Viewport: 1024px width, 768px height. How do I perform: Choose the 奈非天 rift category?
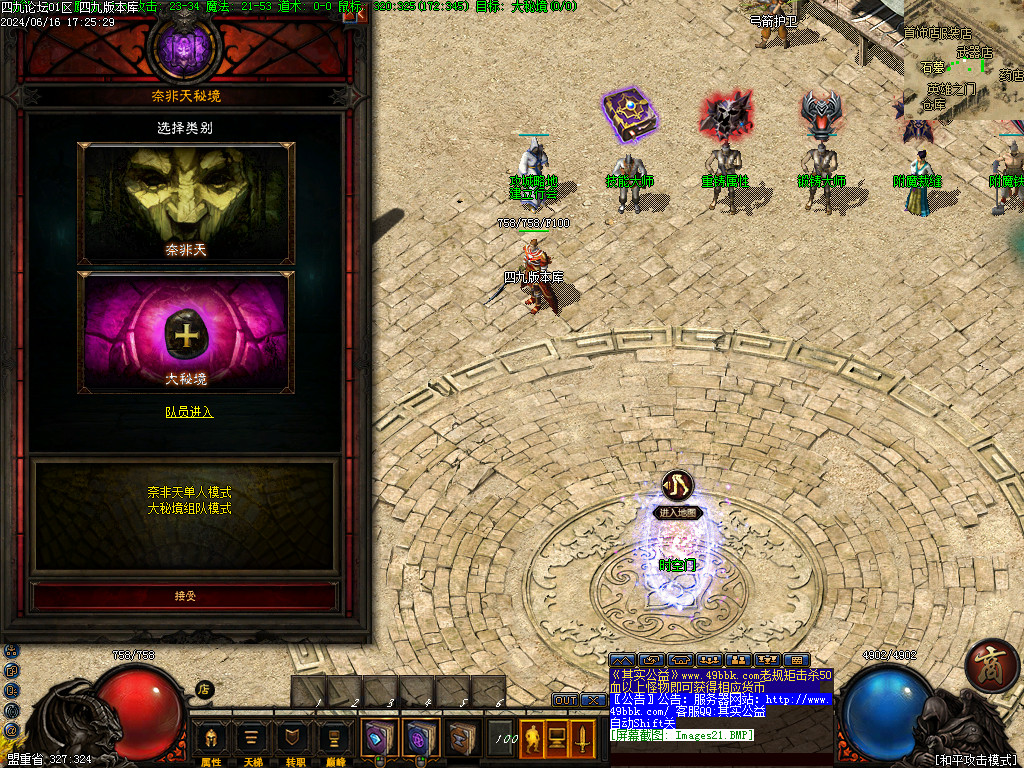coord(186,203)
